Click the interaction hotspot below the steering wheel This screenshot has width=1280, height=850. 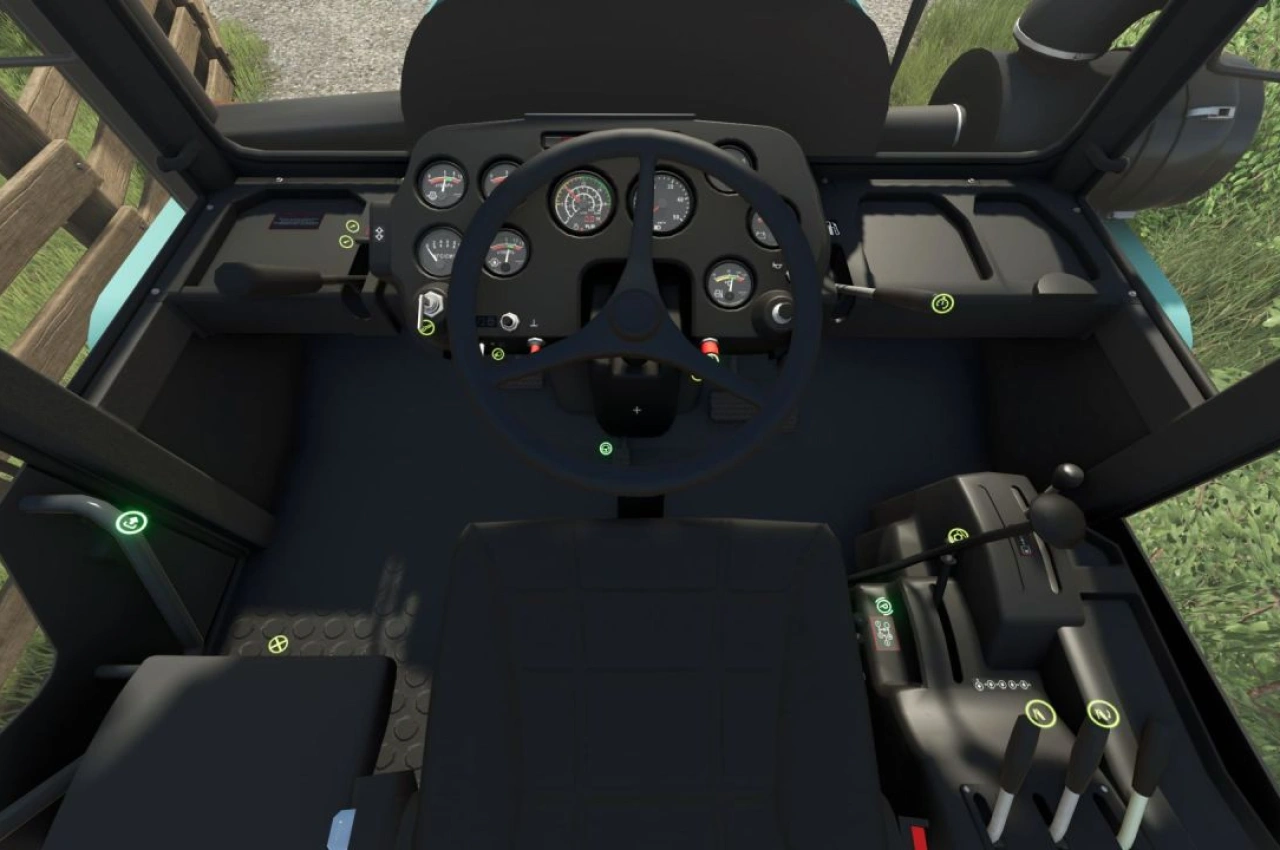pyautogui.click(x=605, y=450)
